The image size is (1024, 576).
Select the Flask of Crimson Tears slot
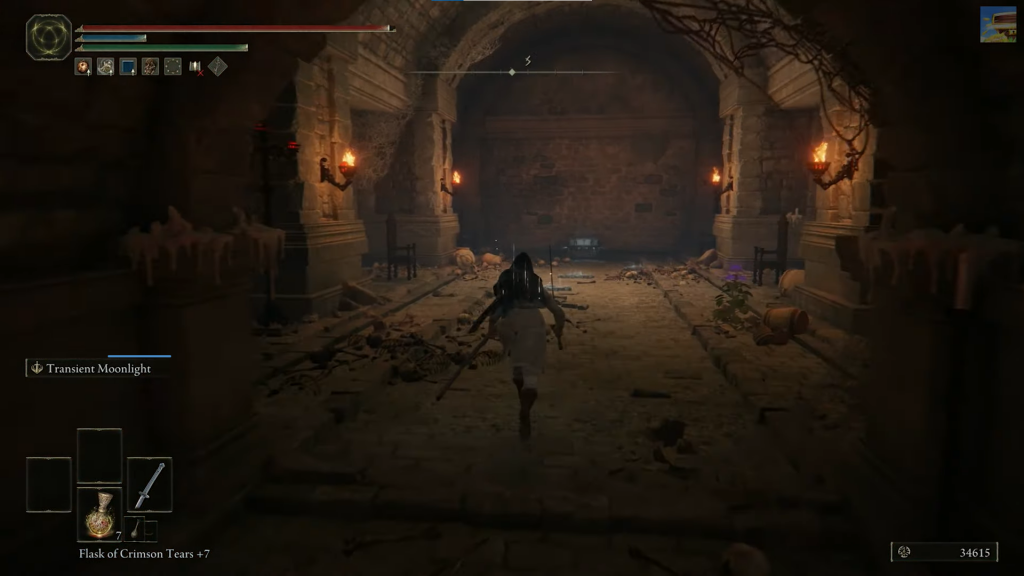[x=99, y=512]
